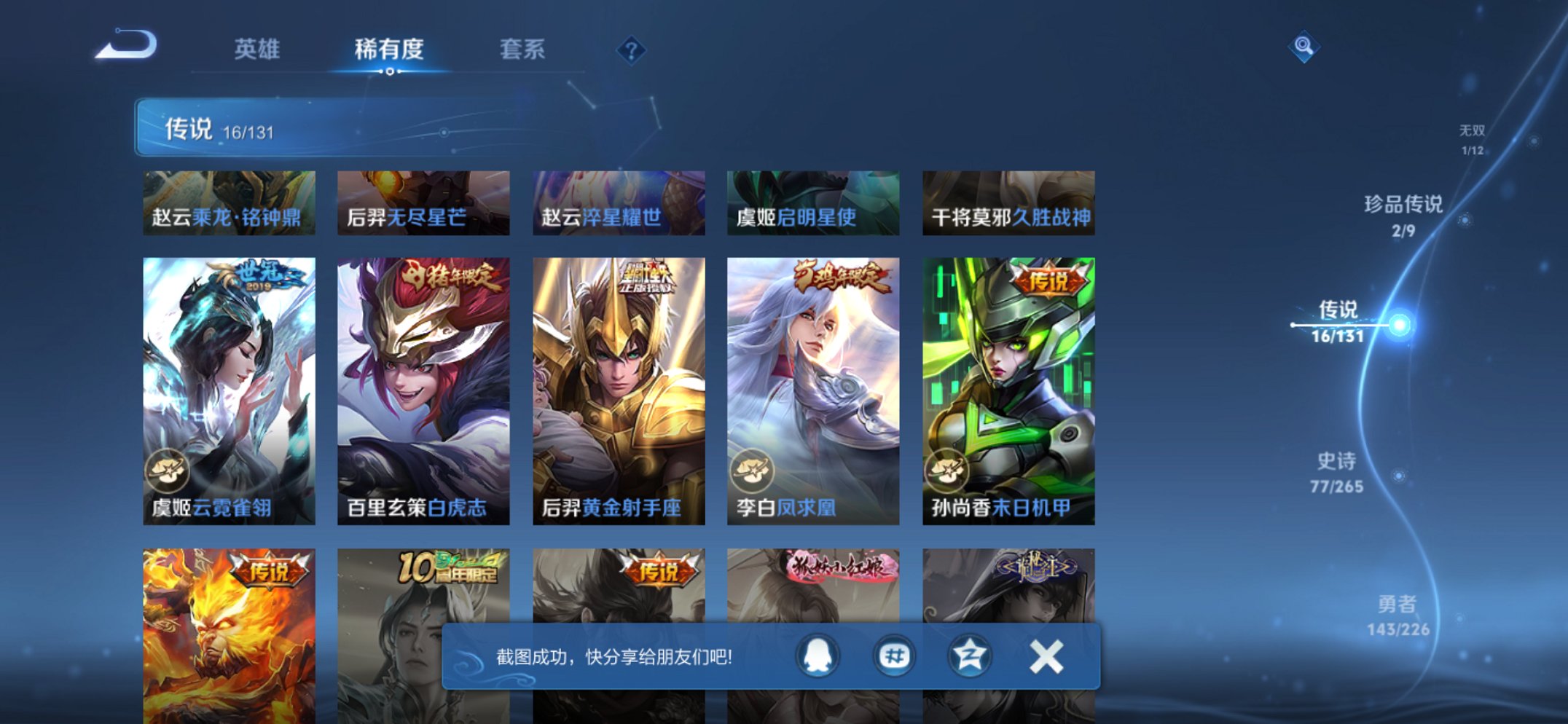The image size is (1568, 724).
Task: Share screenshot via the hashtag icon
Action: tap(894, 656)
